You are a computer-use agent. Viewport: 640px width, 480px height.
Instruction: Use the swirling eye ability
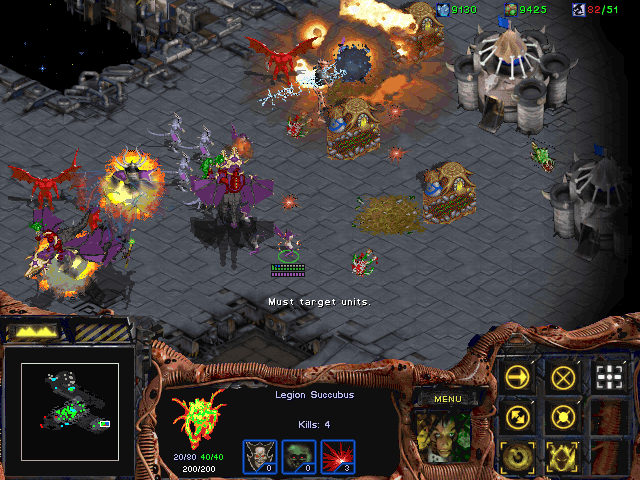[518, 456]
